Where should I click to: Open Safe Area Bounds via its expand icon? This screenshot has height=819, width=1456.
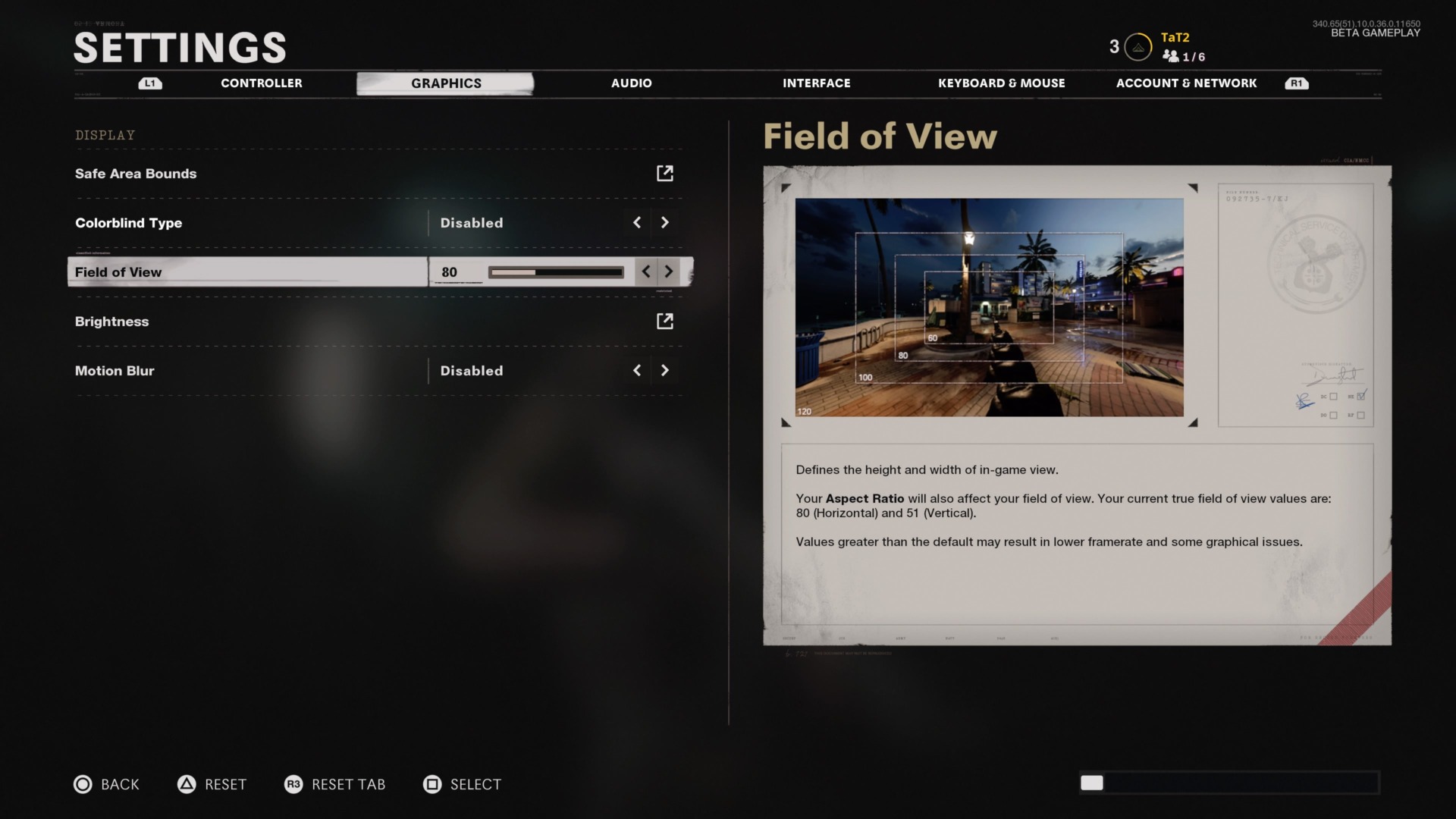(x=665, y=173)
